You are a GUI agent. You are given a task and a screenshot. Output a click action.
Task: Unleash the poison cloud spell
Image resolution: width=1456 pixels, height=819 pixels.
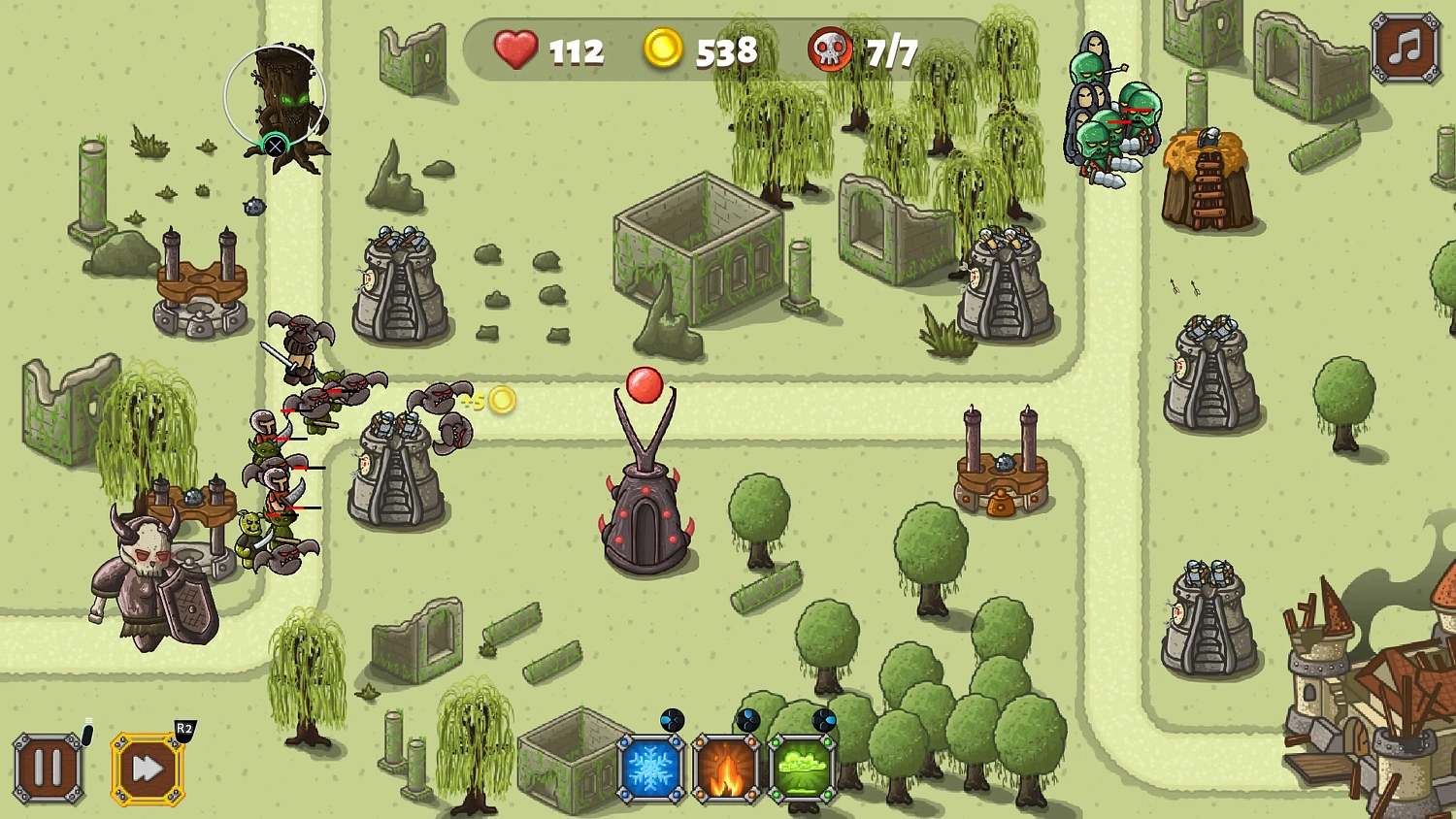click(803, 769)
